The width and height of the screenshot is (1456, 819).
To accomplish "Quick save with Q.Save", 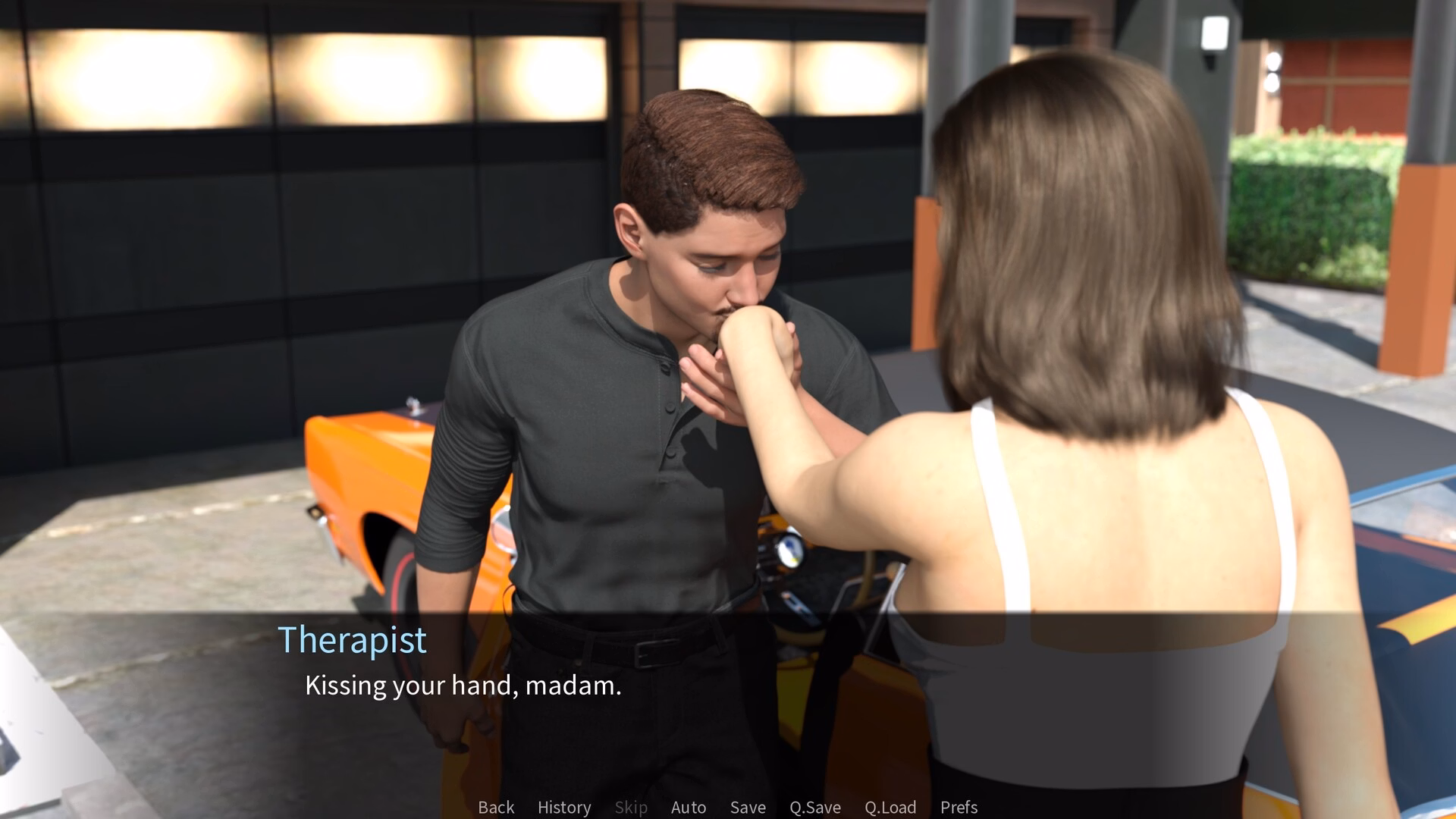I will (815, 808).
